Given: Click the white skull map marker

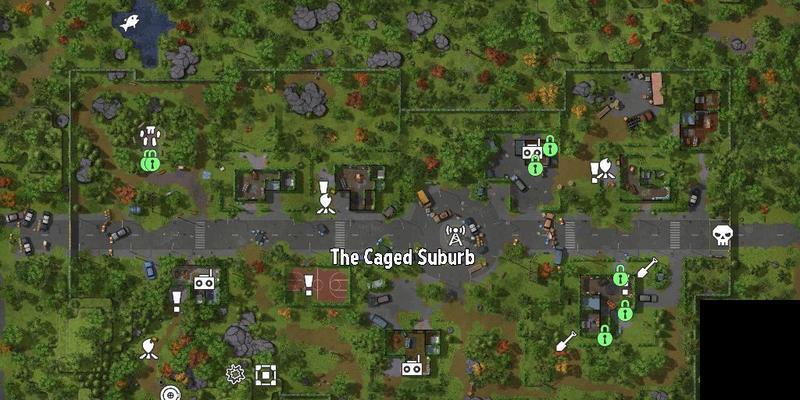Looking at the screenshot, I should [722, 236].
